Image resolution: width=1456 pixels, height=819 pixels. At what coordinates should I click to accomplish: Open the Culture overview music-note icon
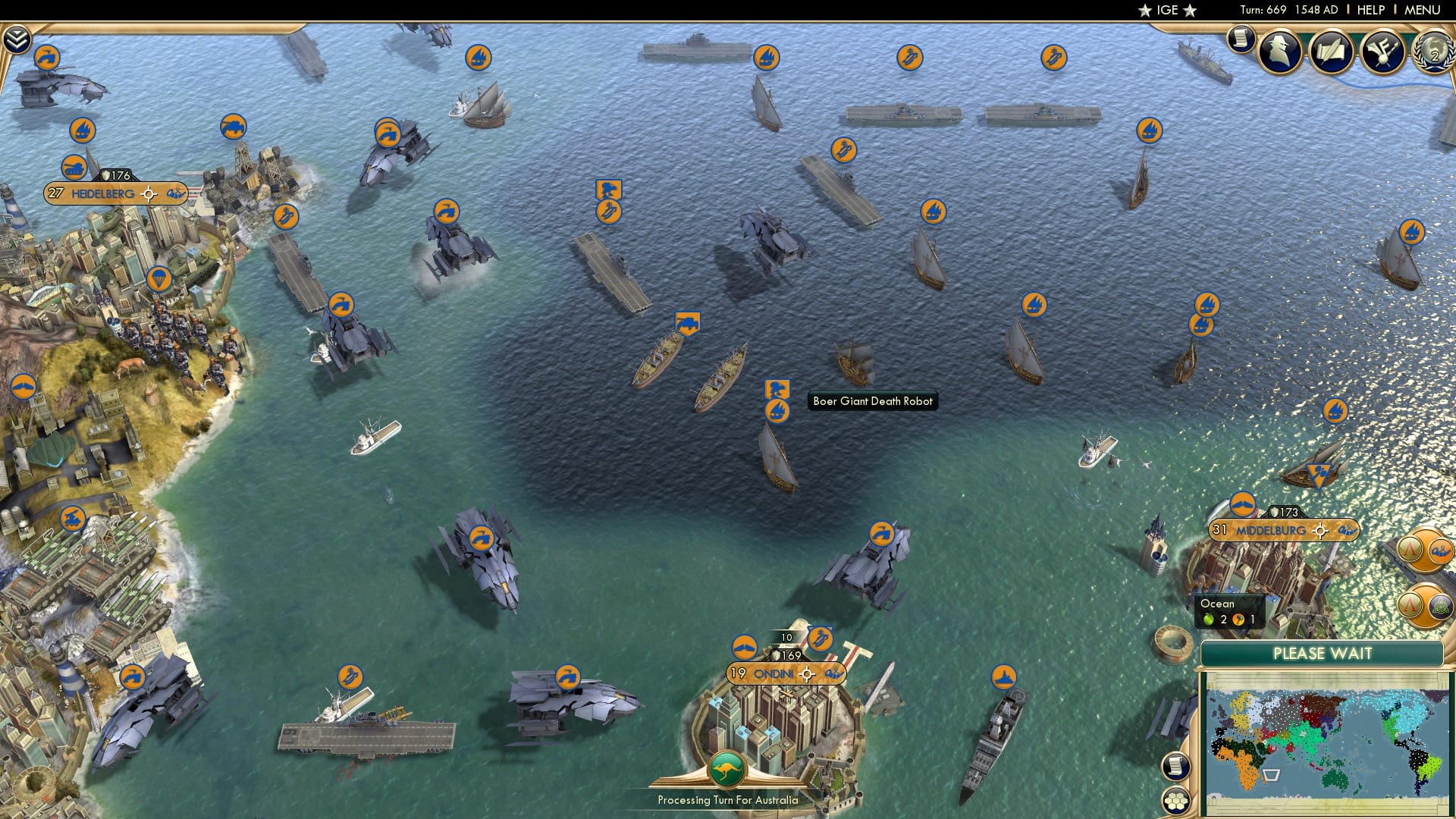coord(1382,52)
